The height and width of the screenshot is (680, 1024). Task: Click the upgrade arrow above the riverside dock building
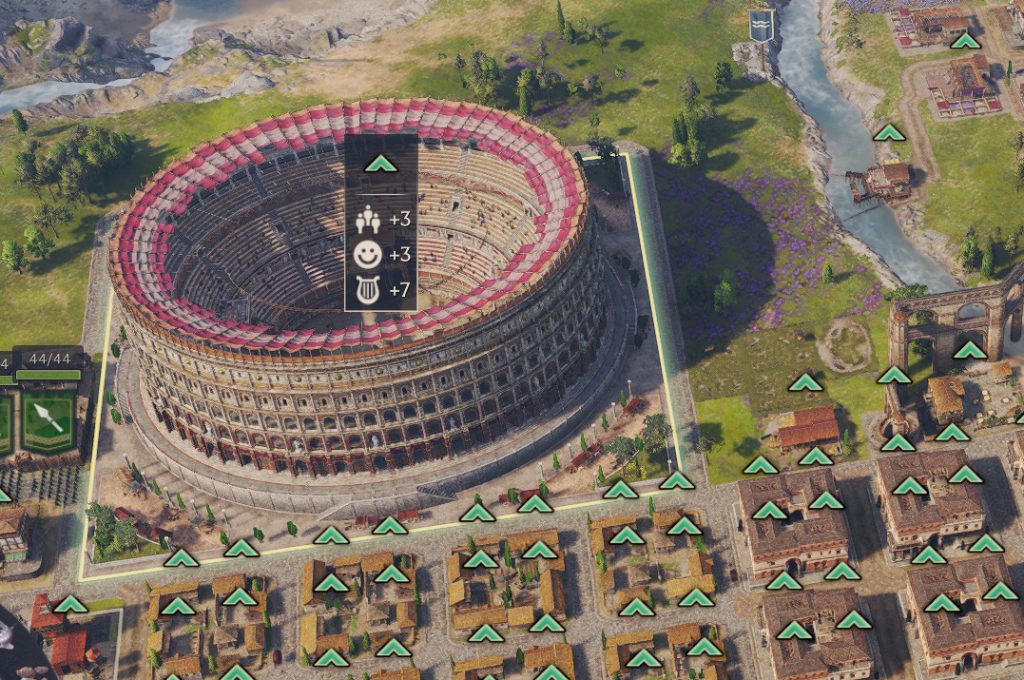pyautogui.click(x=888, y=133)
